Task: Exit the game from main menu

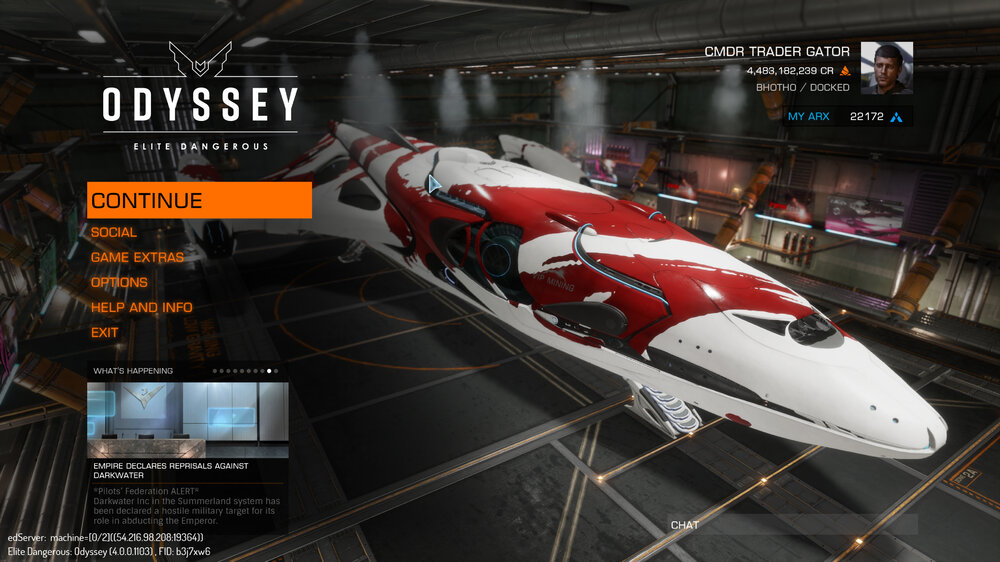Action: (x=105, y=332)
